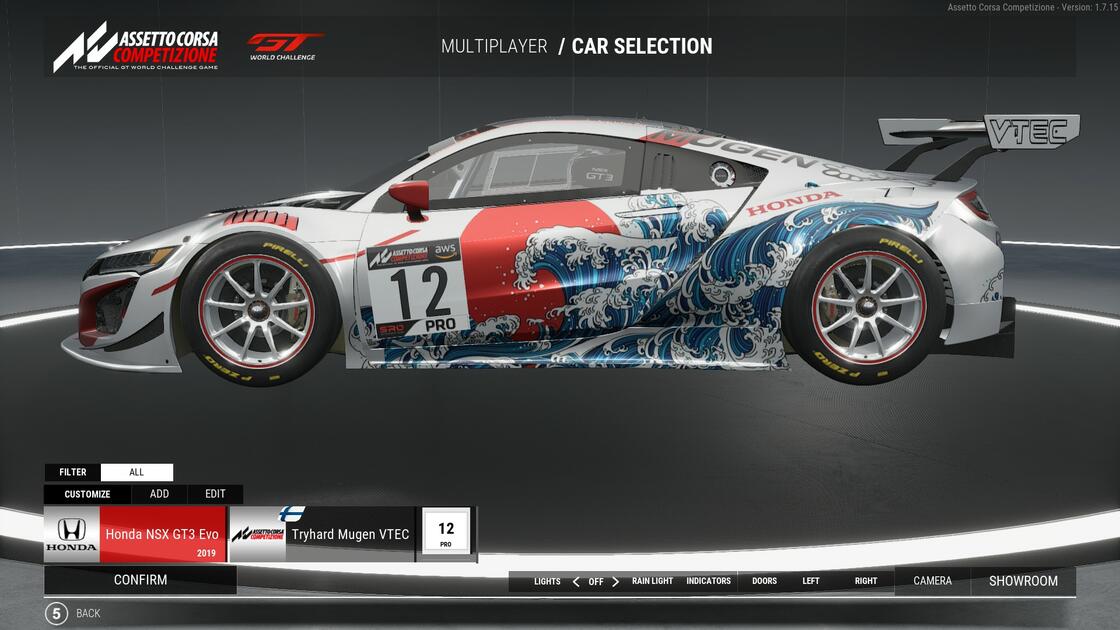Toggle the Indicators

[708, 581]
